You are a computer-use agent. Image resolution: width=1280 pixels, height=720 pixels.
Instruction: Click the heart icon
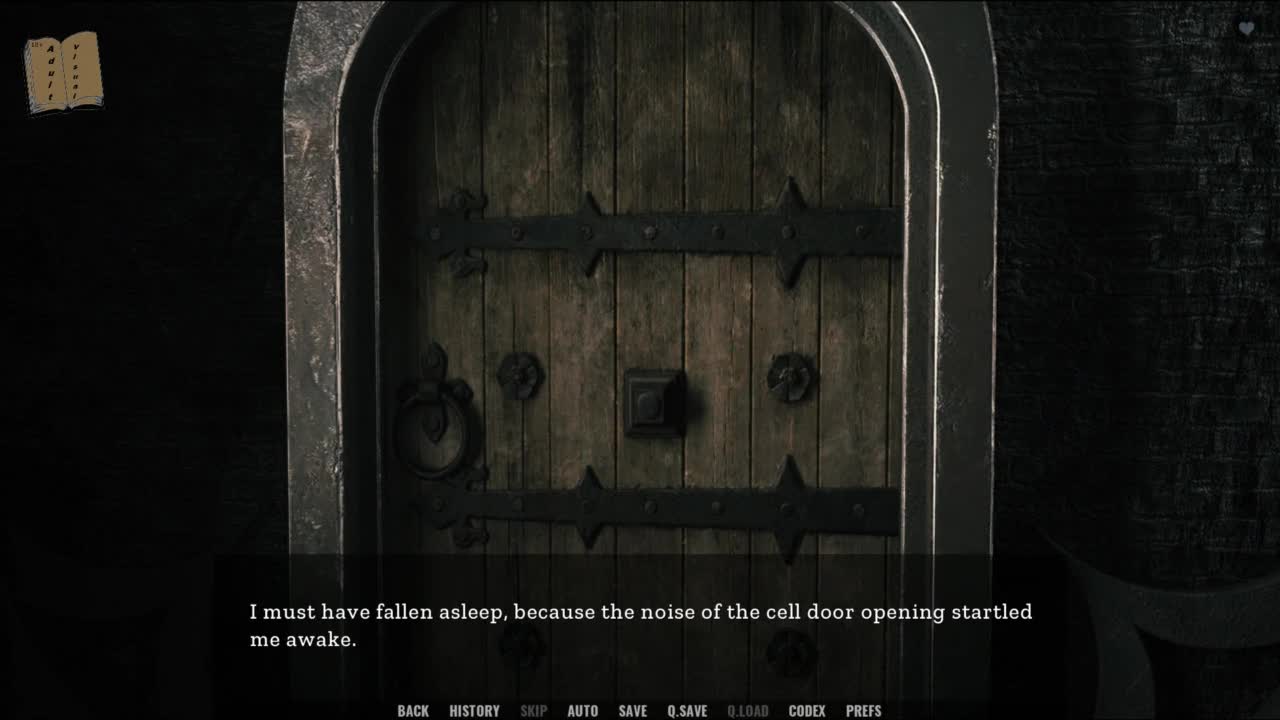(x=1246, y=29)
